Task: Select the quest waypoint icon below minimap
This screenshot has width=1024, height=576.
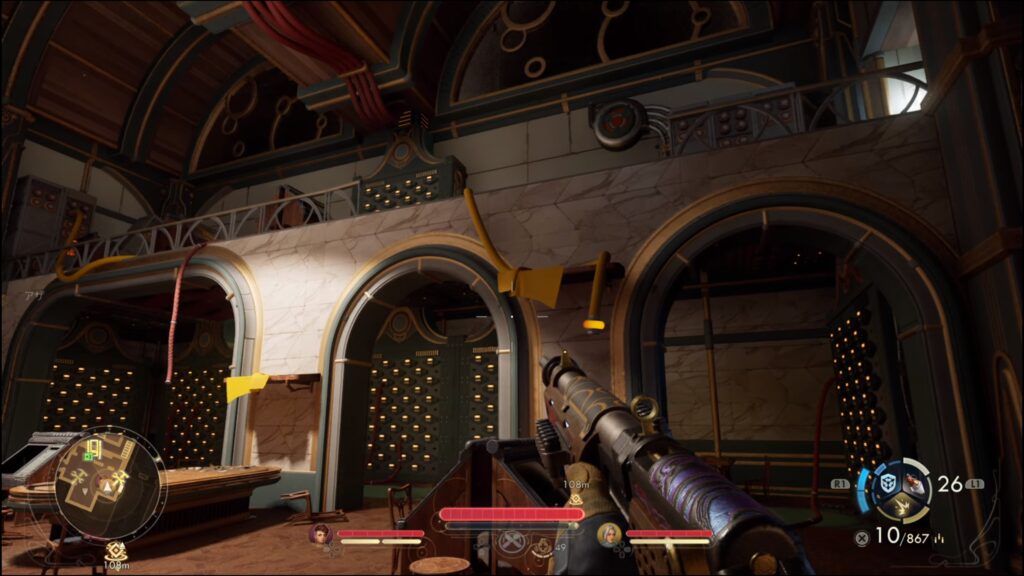Action: [x=116, y=549]
